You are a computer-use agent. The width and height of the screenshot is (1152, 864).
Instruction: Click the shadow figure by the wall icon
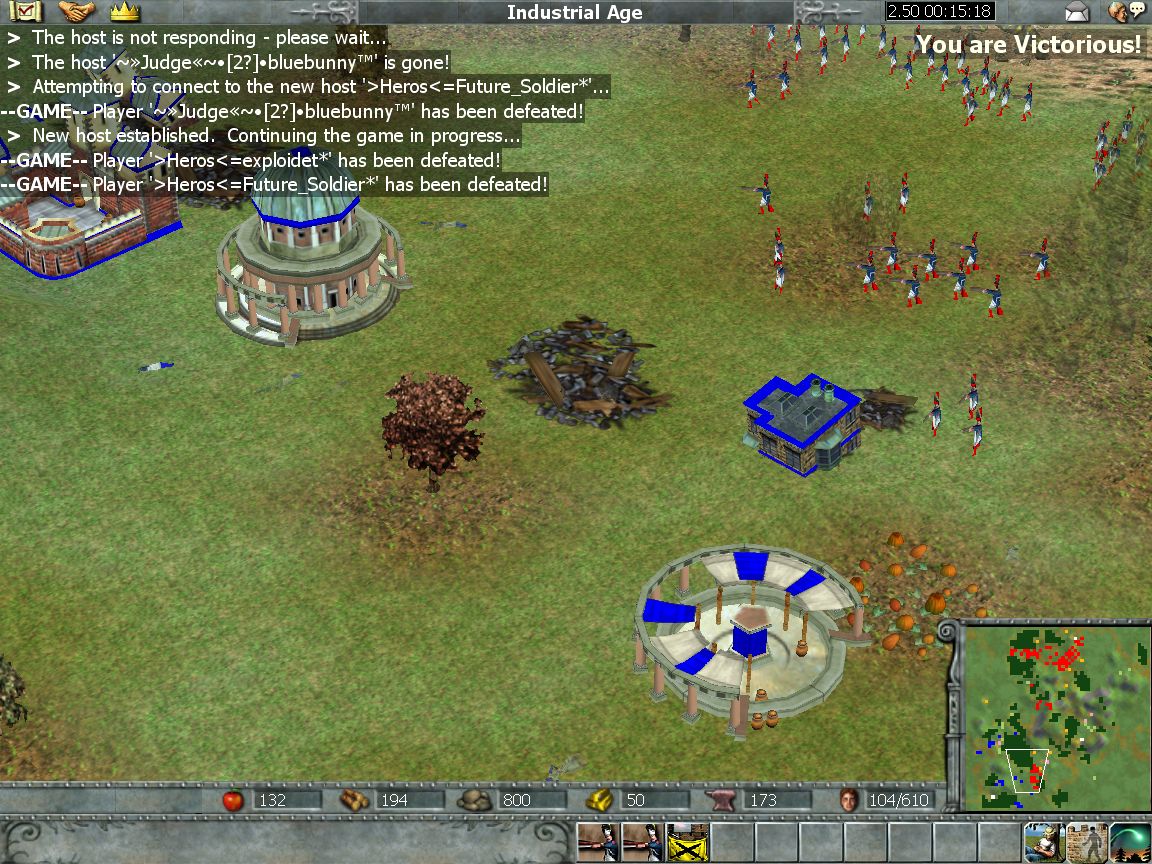tap(1087, 843)
